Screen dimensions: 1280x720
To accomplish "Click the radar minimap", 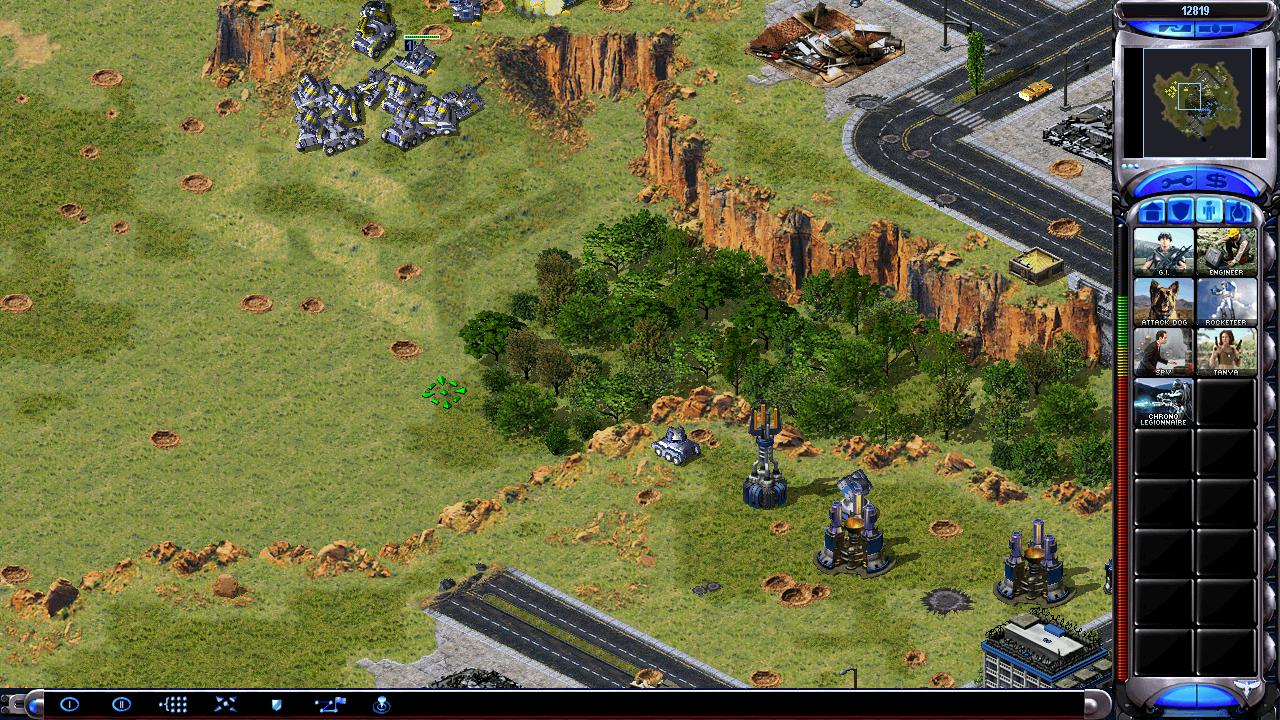I will pyautogui.click(x=1188, y=101).
